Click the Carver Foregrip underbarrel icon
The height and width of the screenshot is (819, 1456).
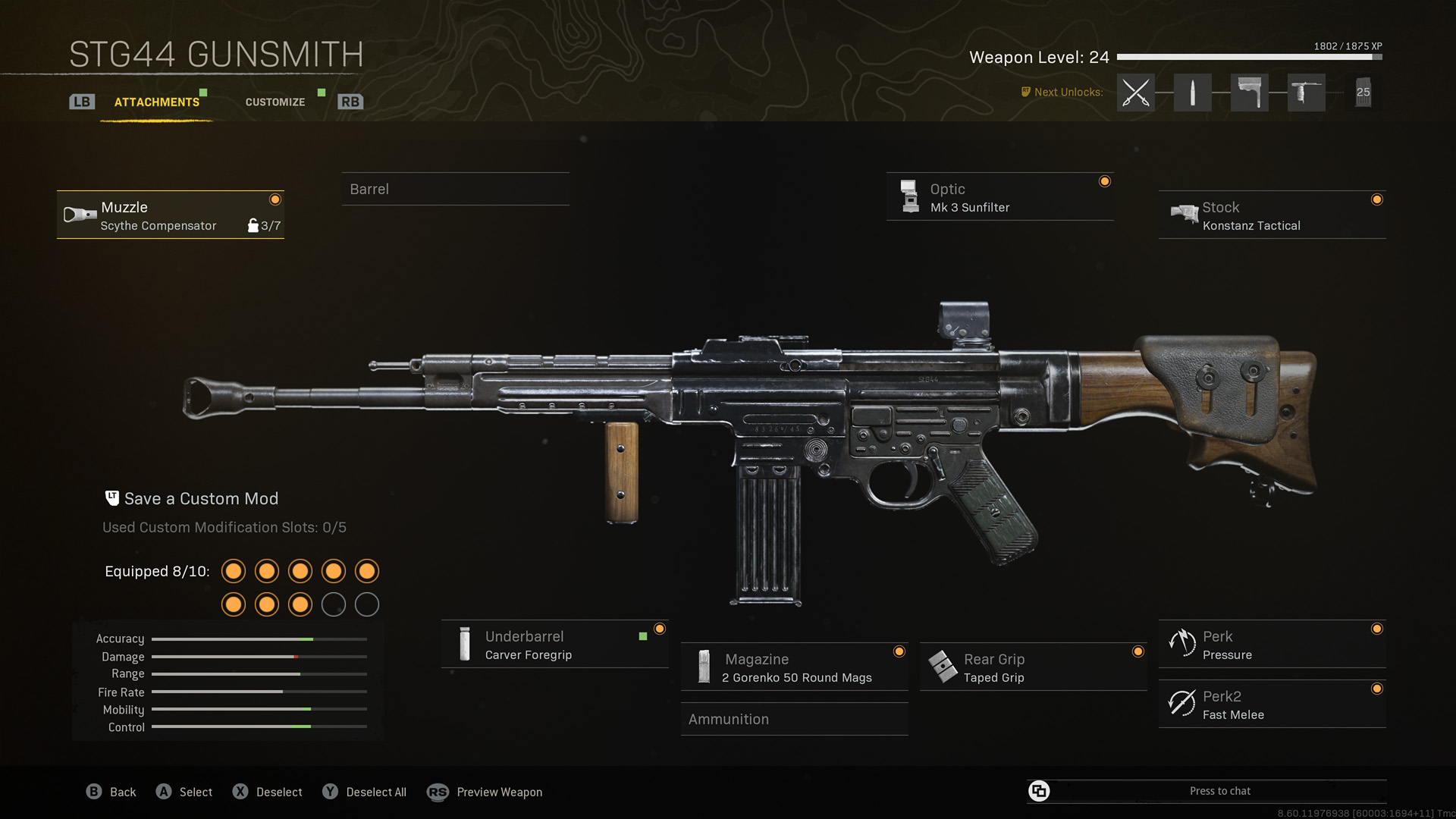[463, 644]
